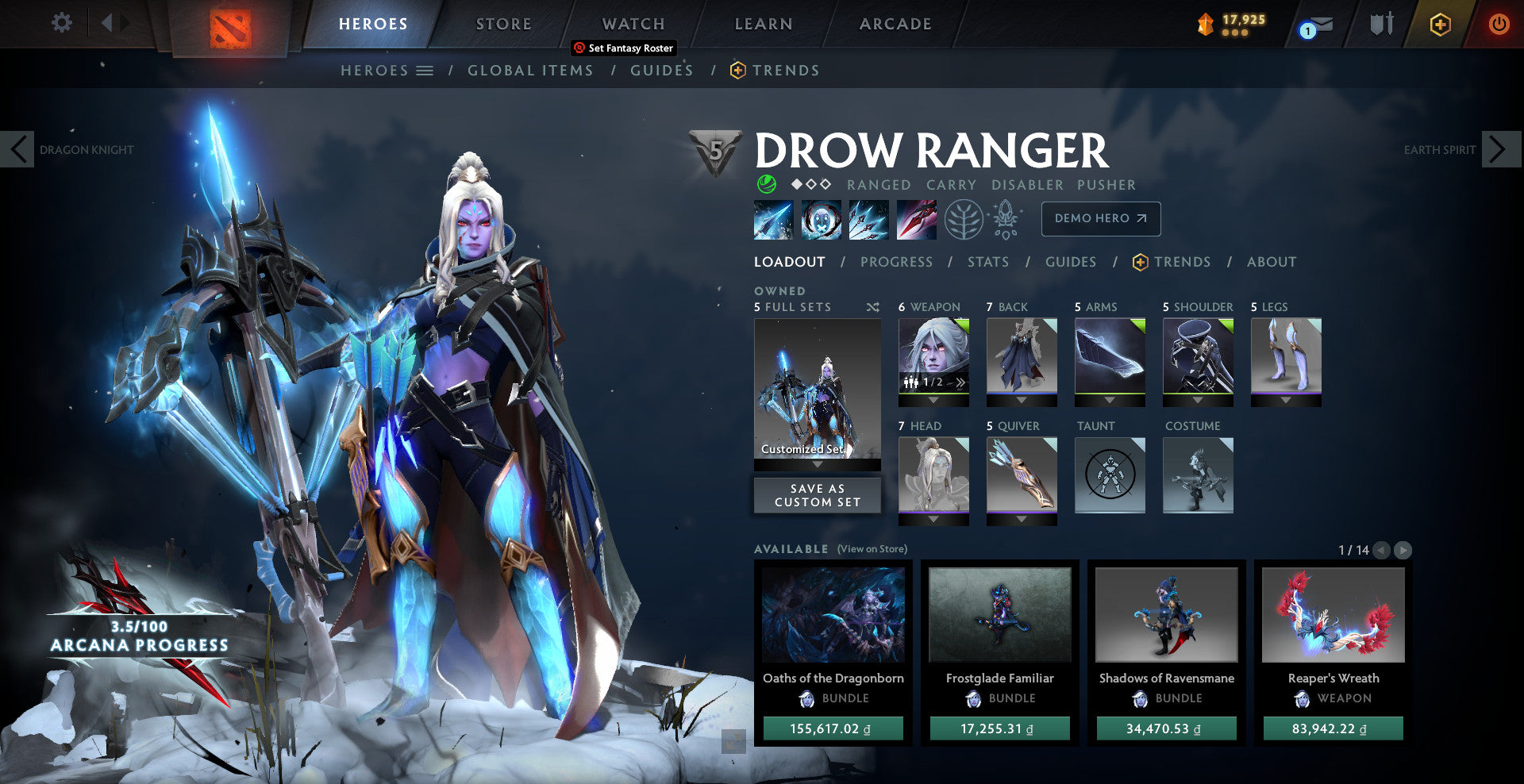The image size is (1524, 784).
Task: Switch to the Progress tab
Action: click(896, 262)
